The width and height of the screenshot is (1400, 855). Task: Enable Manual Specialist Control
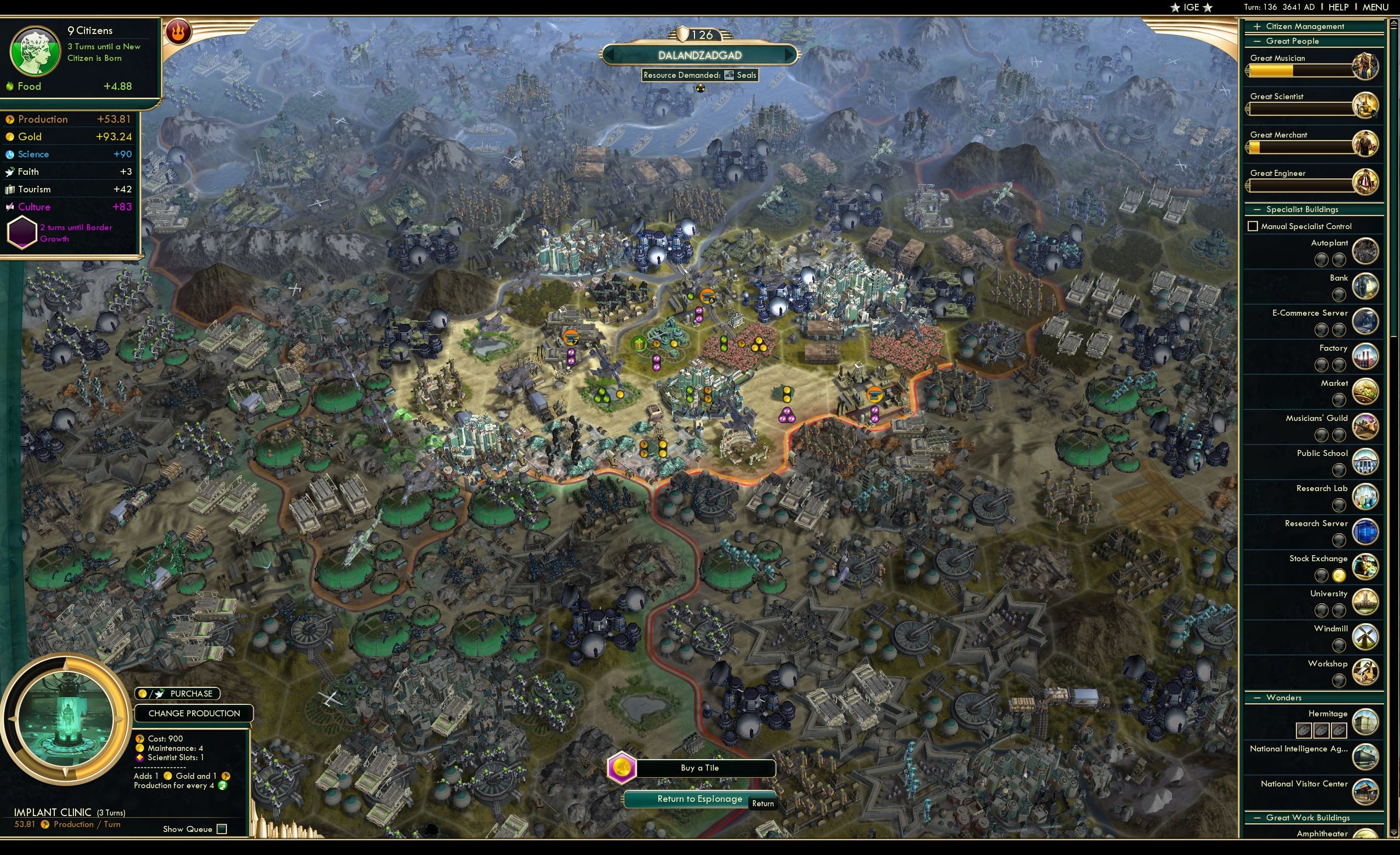[1253, 226]
